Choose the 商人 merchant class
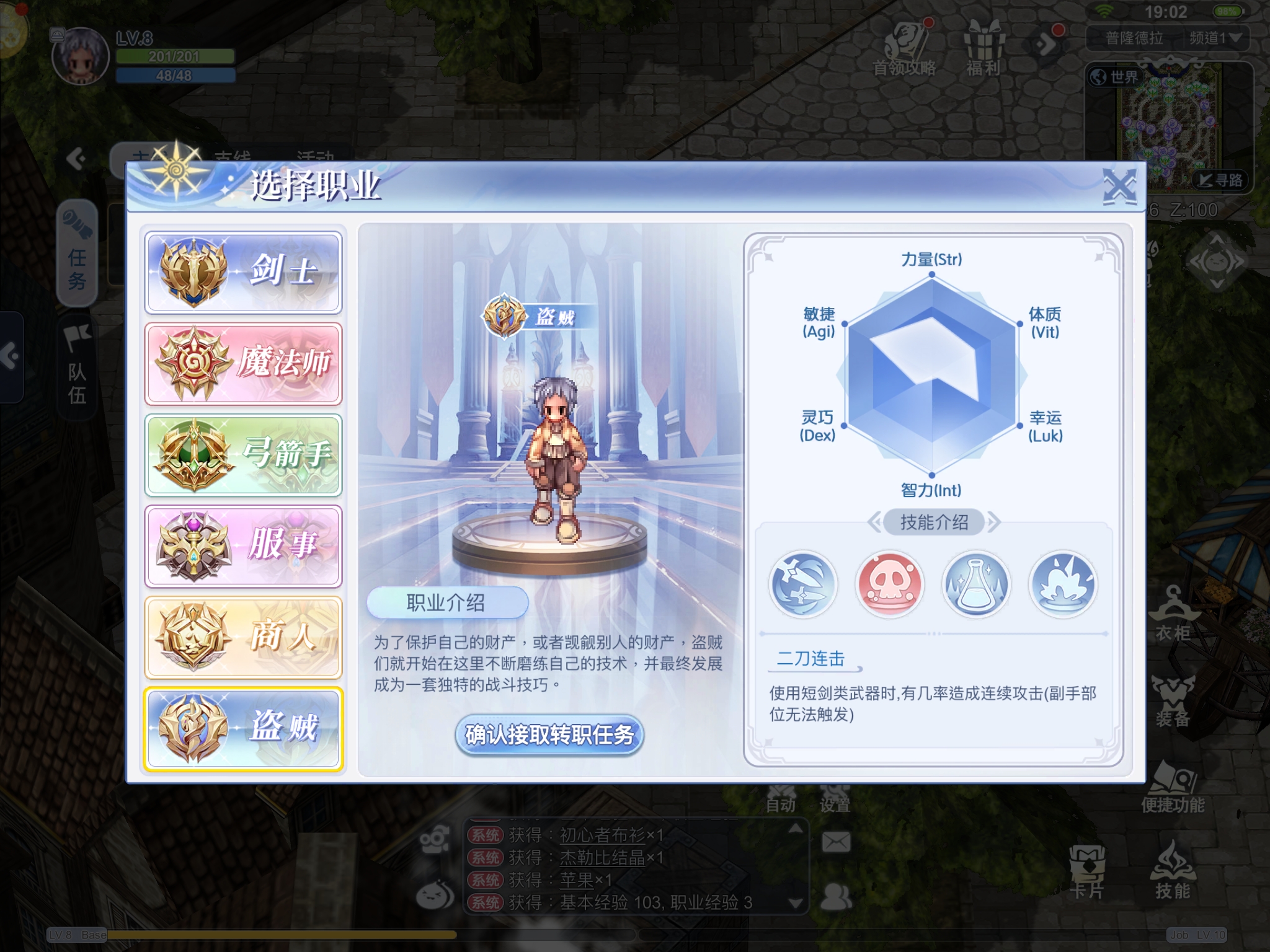 pyautogui.click(x=243, y=637)
